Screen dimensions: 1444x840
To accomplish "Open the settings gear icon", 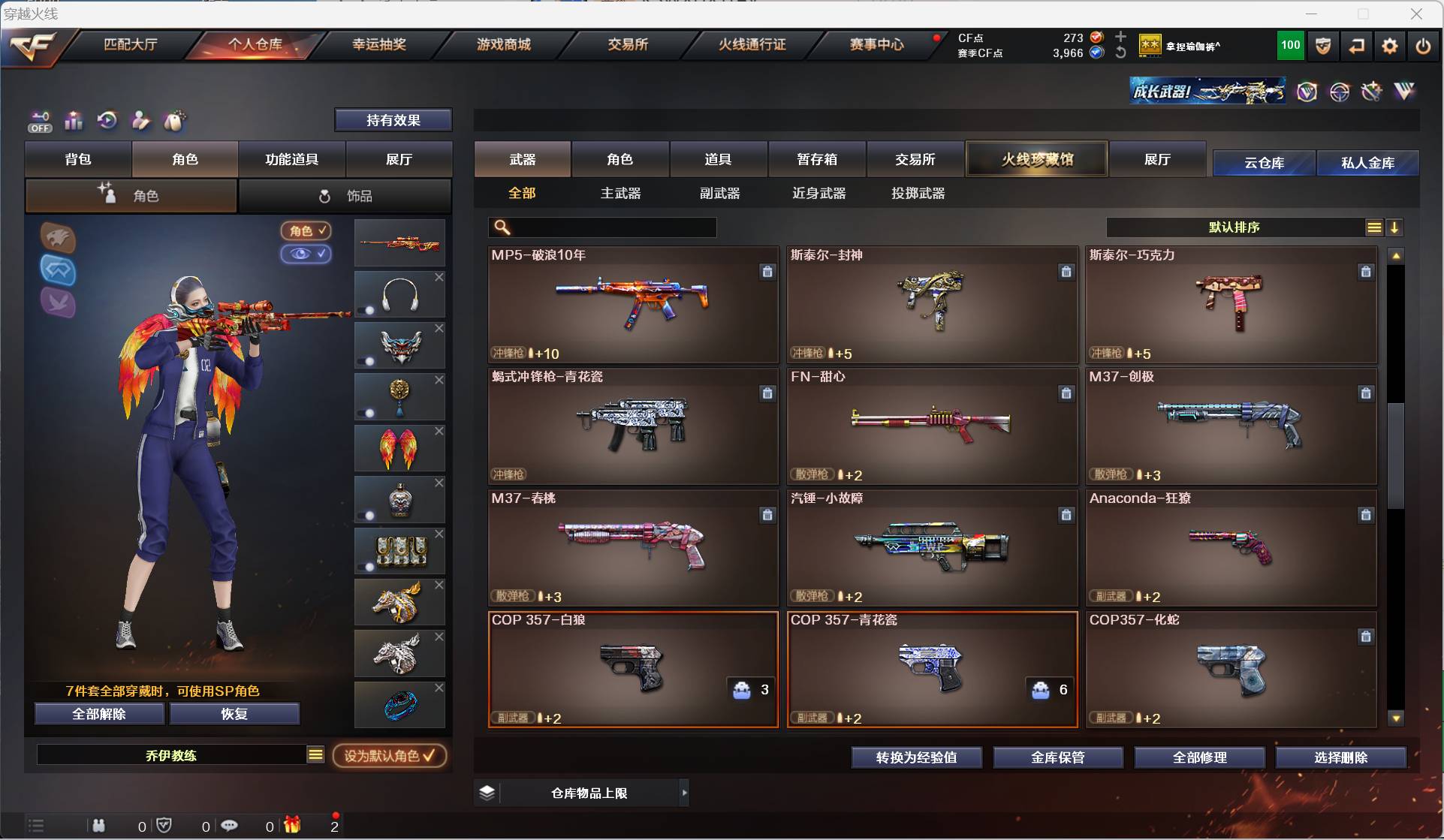I will 1389,46.
